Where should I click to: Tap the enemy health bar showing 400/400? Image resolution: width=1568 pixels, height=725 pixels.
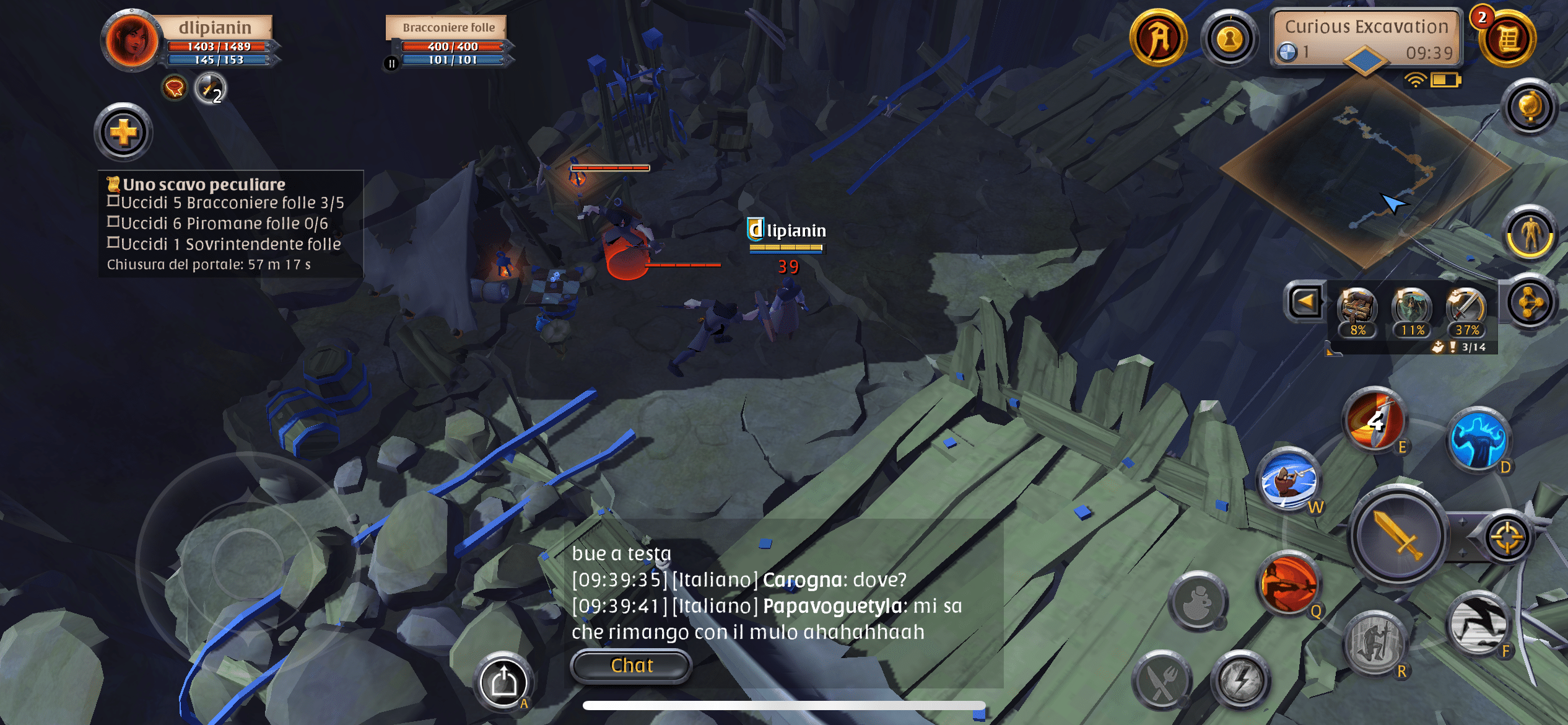point(452,45)
